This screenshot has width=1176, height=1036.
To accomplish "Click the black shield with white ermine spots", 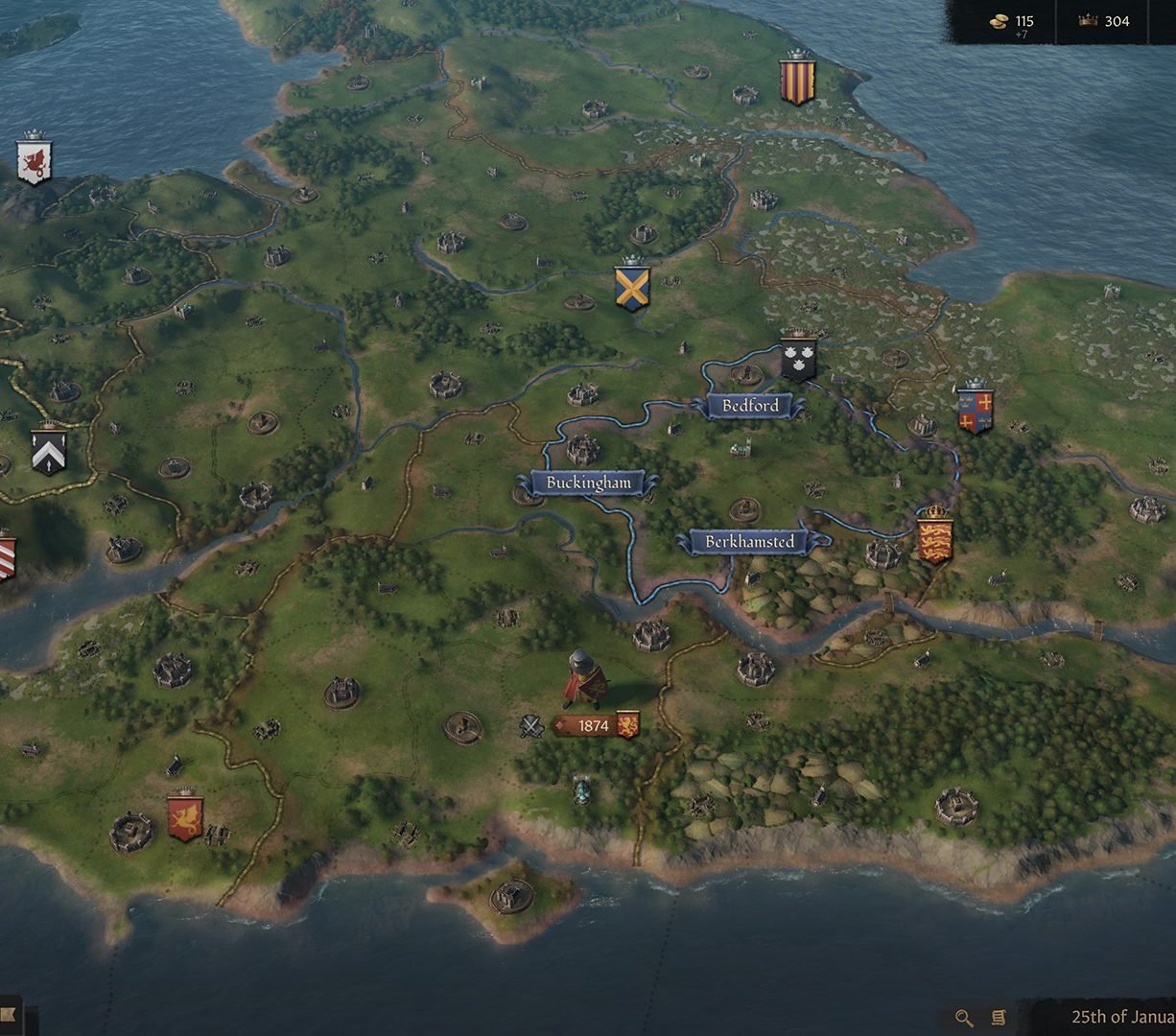I will click(798, 360).
